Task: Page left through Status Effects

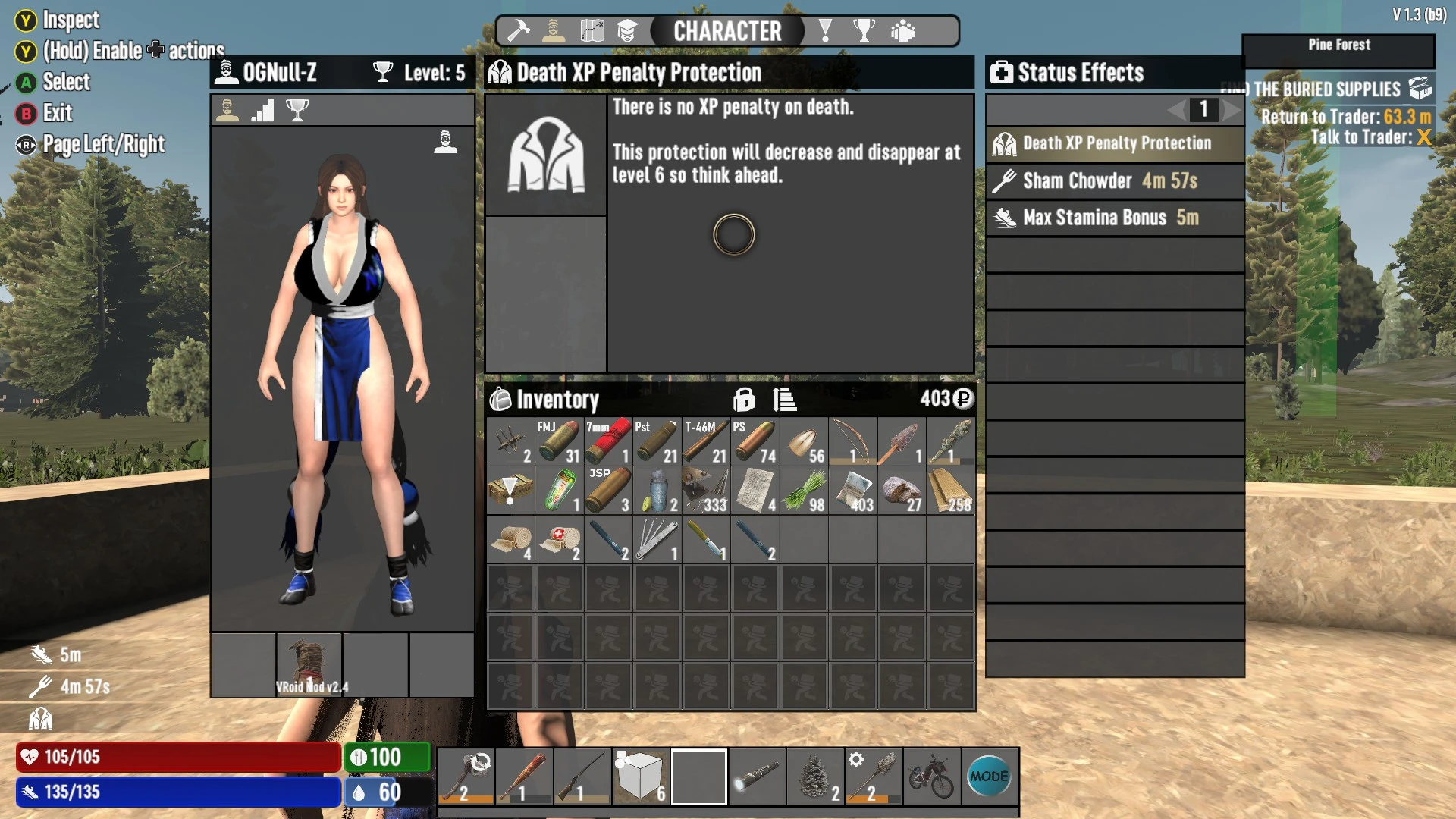Action: [1174, 111]
